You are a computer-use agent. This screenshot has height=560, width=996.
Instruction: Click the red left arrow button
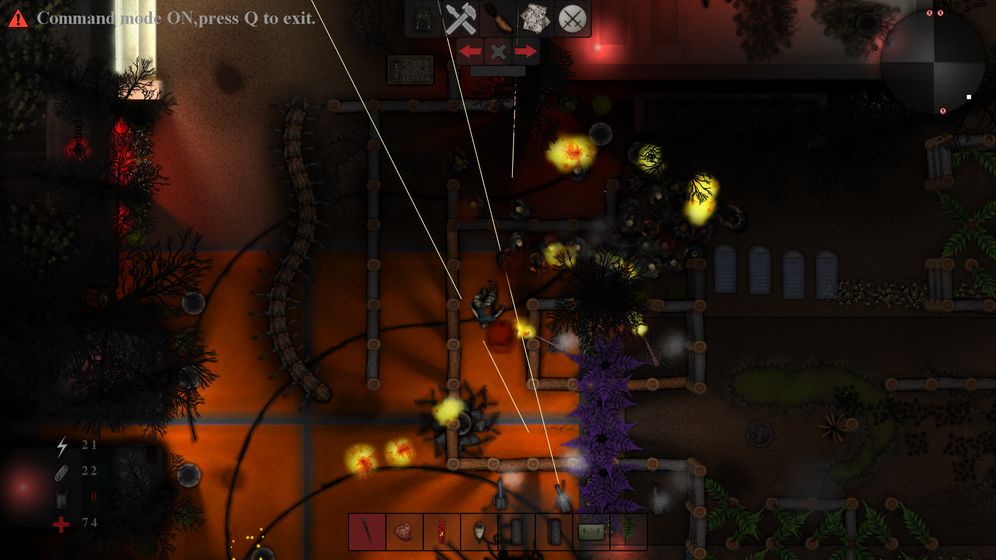coord(470,51)
